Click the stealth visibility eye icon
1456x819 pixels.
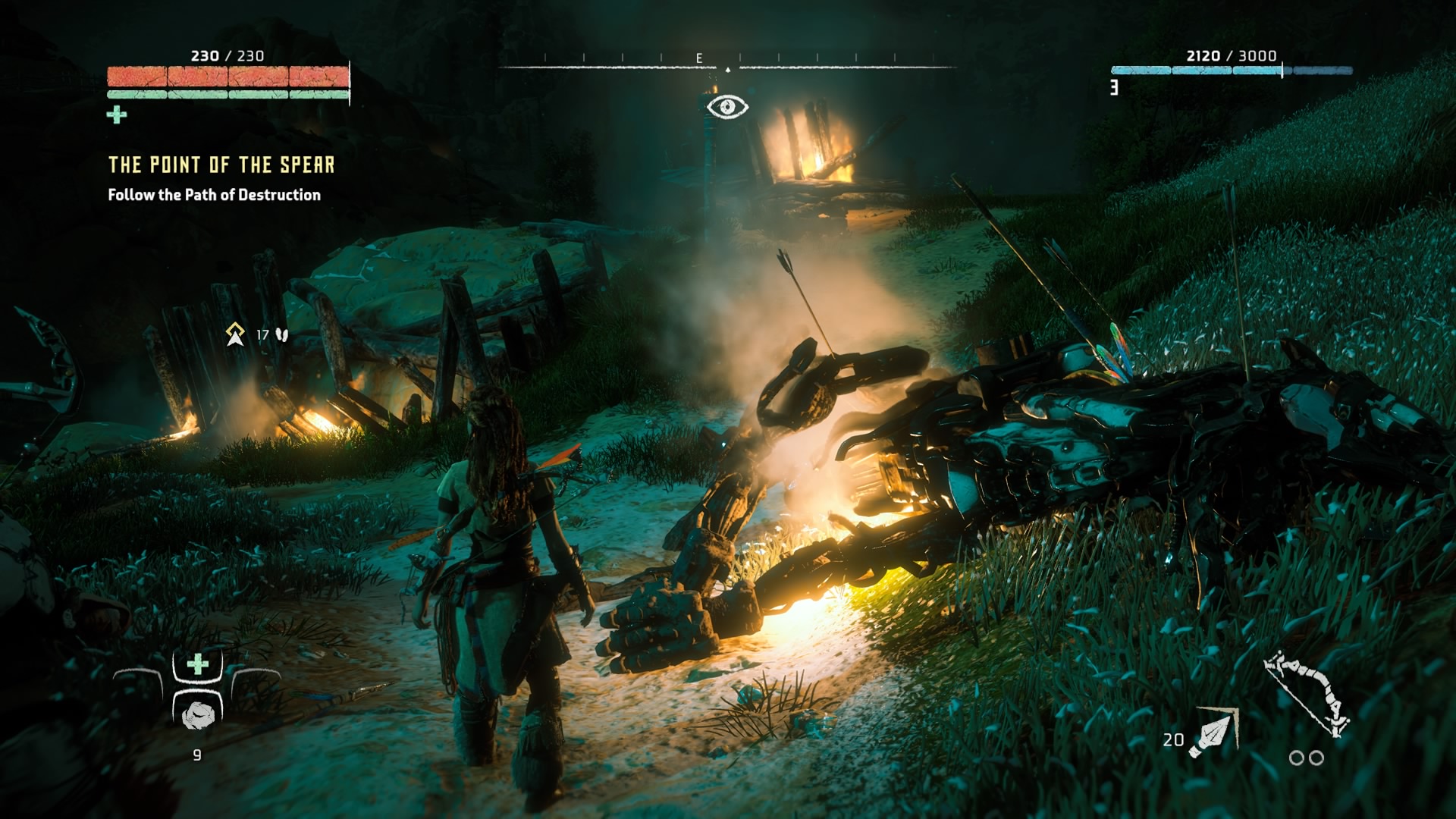(727, 107)
